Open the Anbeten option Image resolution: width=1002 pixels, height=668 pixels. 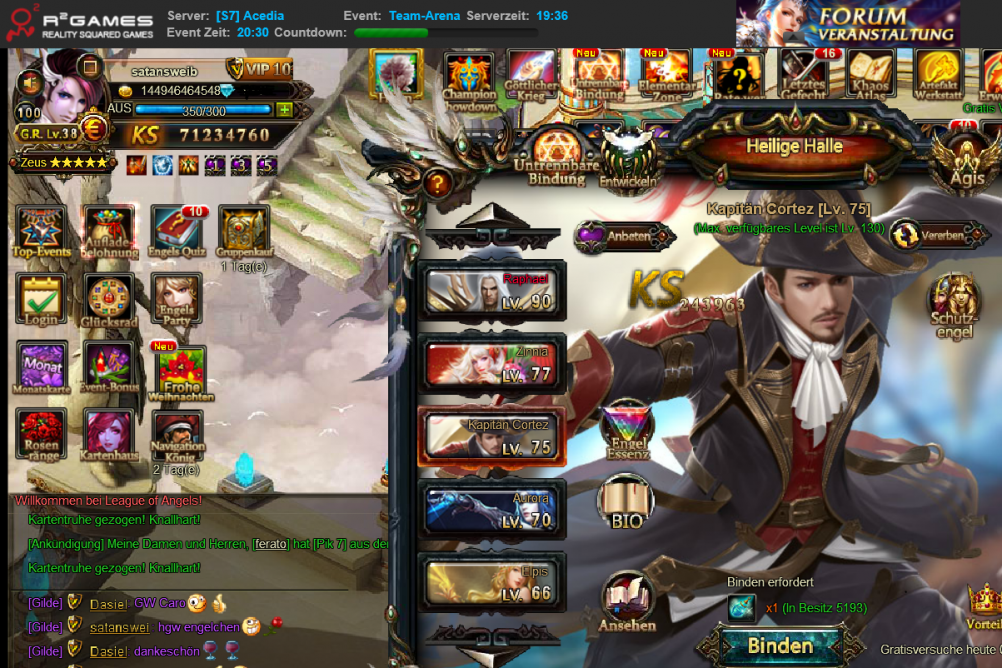626,237
